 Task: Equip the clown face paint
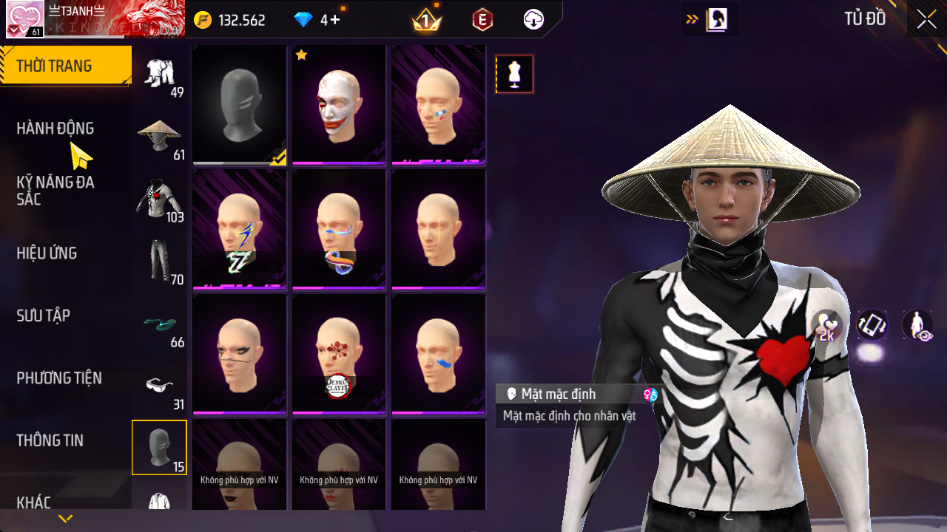coord(338,104)
